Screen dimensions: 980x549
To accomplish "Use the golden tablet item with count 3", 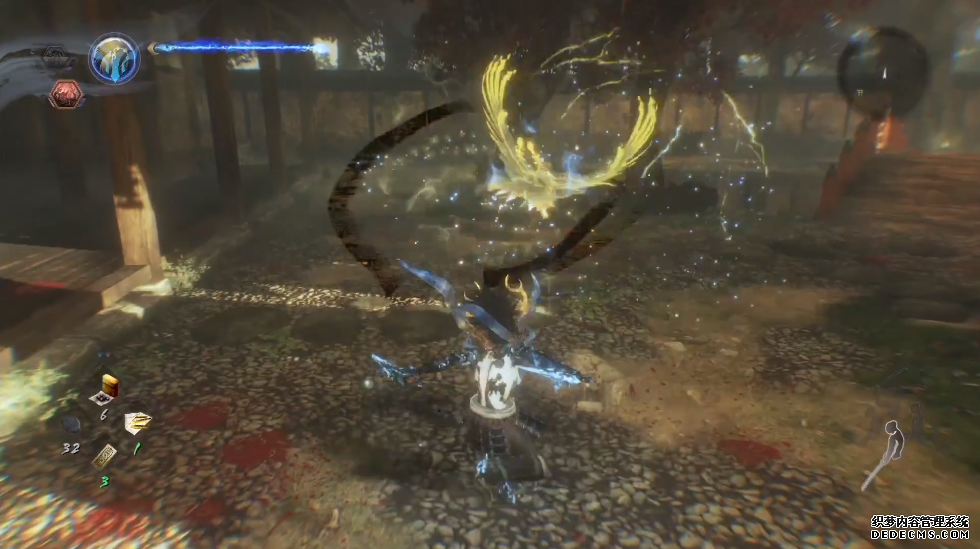I will (x=104, y=456).
